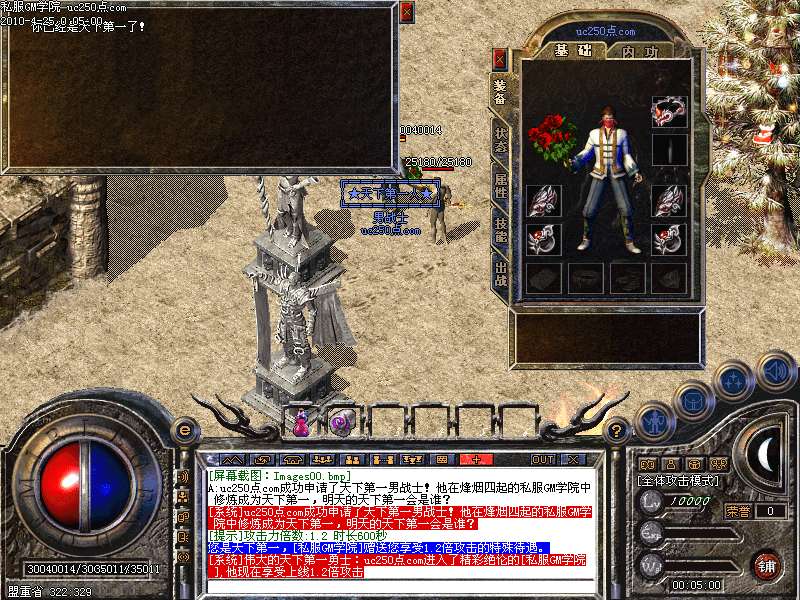Show the 技能 side tab
Screen dimensions: 800x600
pyautogui.click(x=500, y=230)
